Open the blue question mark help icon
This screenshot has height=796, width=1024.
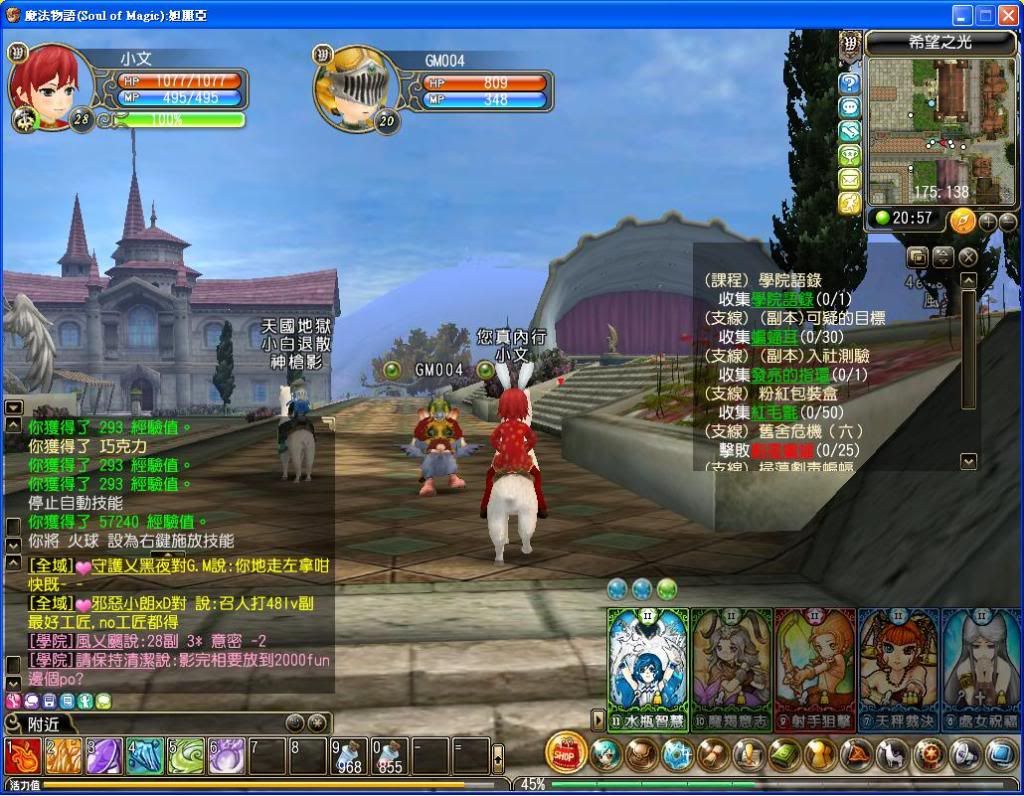pos(850,83)
